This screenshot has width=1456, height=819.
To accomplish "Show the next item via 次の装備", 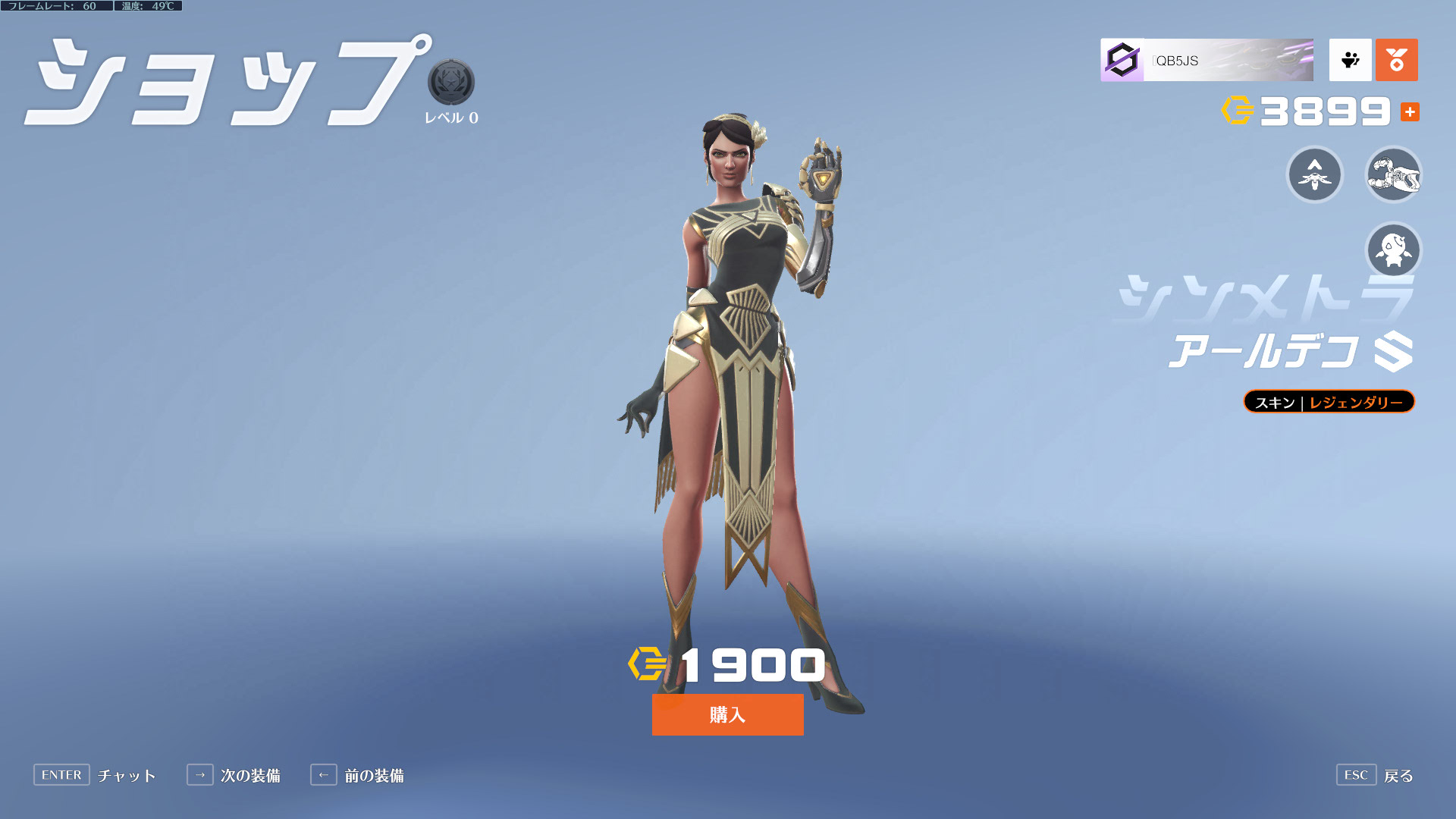I will pyautogui.click(x=234, y=775).
